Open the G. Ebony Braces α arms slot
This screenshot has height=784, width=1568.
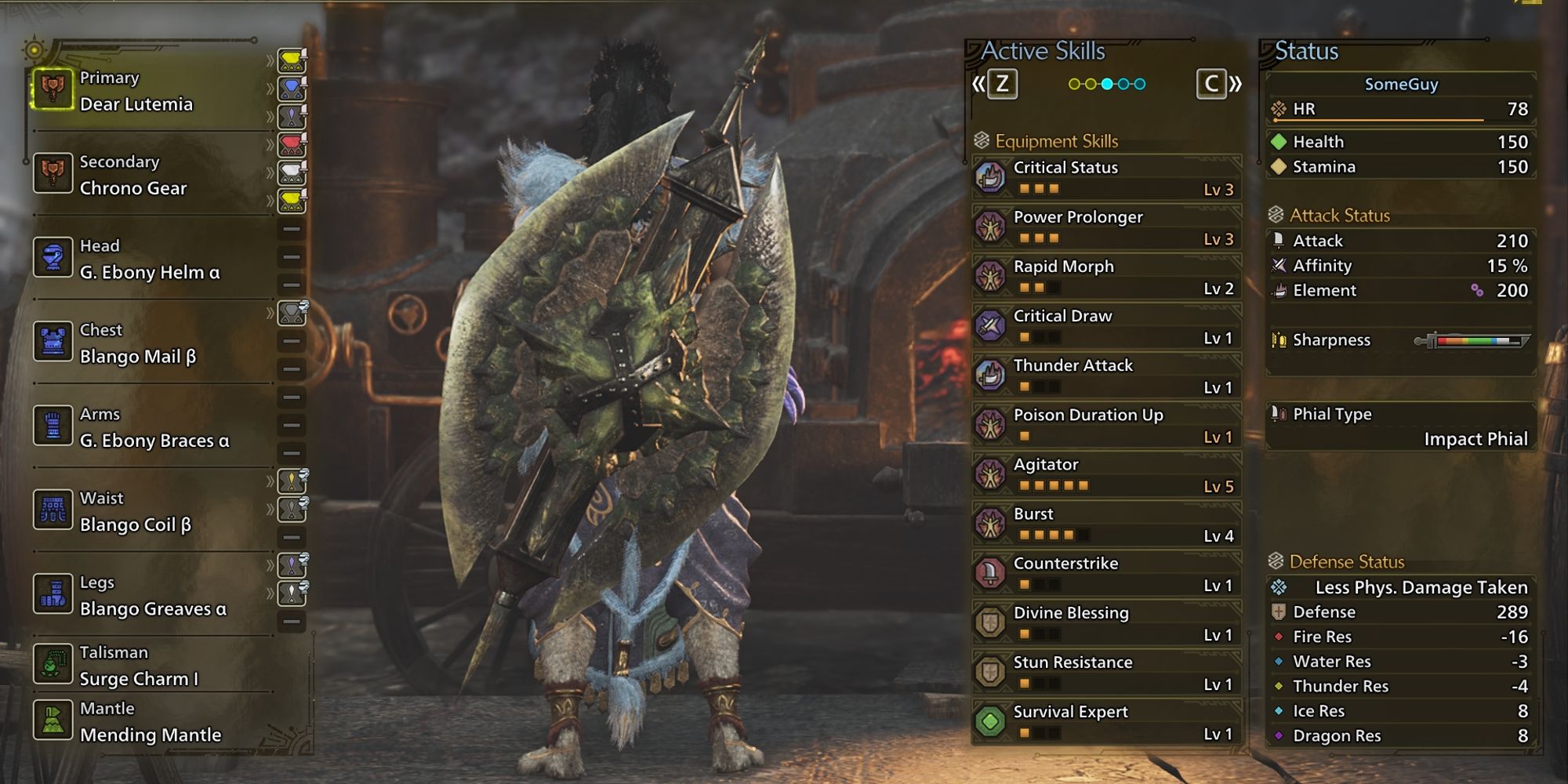149,427
